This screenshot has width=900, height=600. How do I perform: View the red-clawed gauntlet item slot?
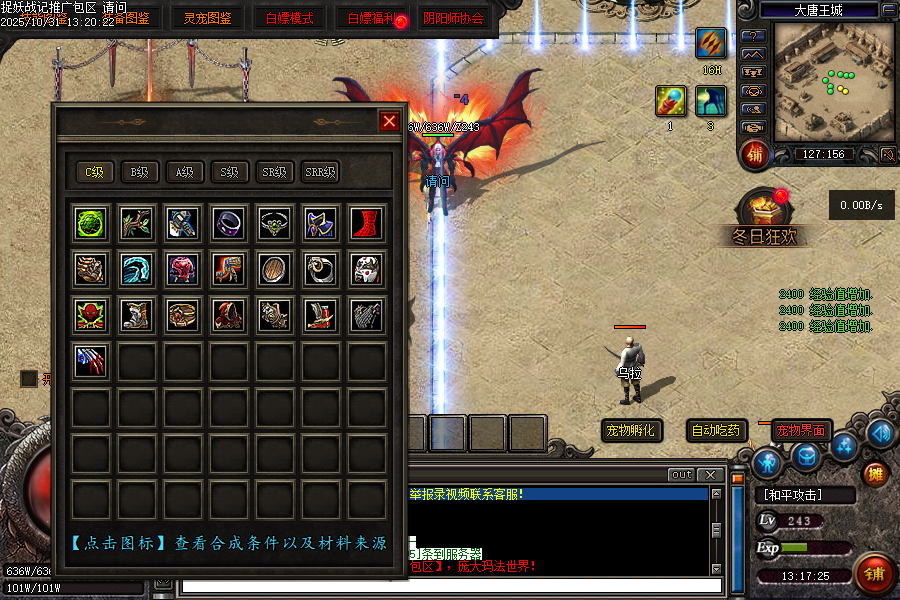[x=91, y=360]
